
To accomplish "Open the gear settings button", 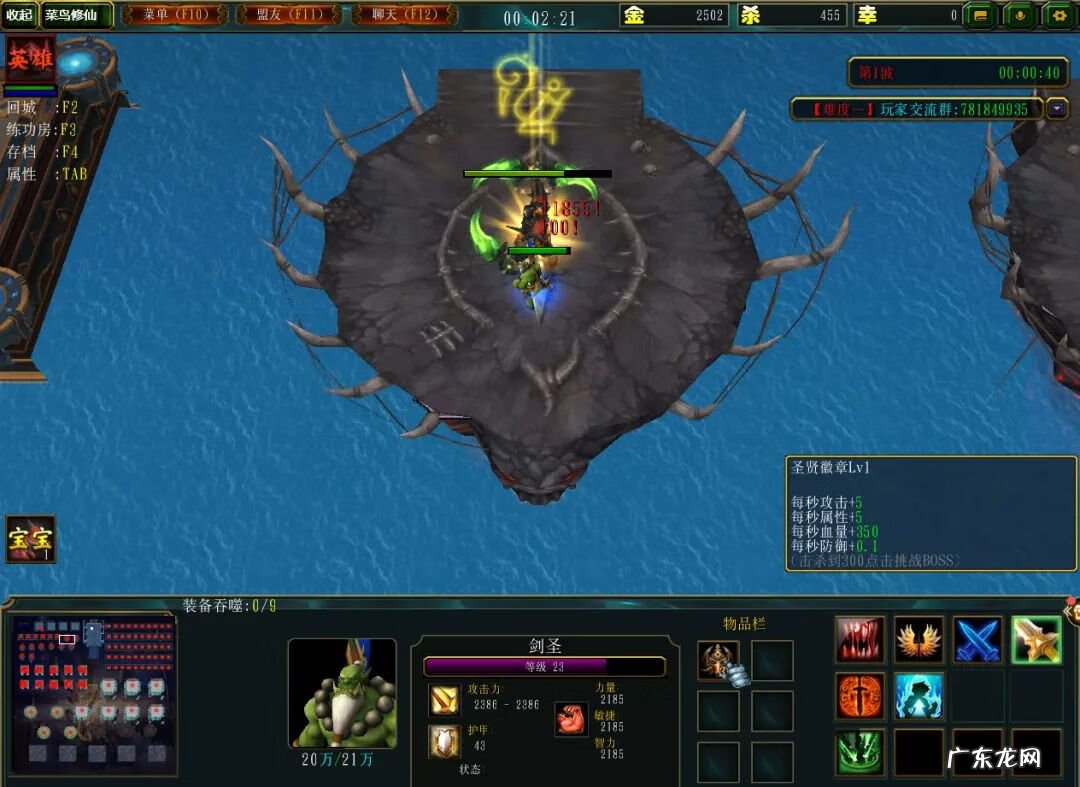I will 1059,15.
